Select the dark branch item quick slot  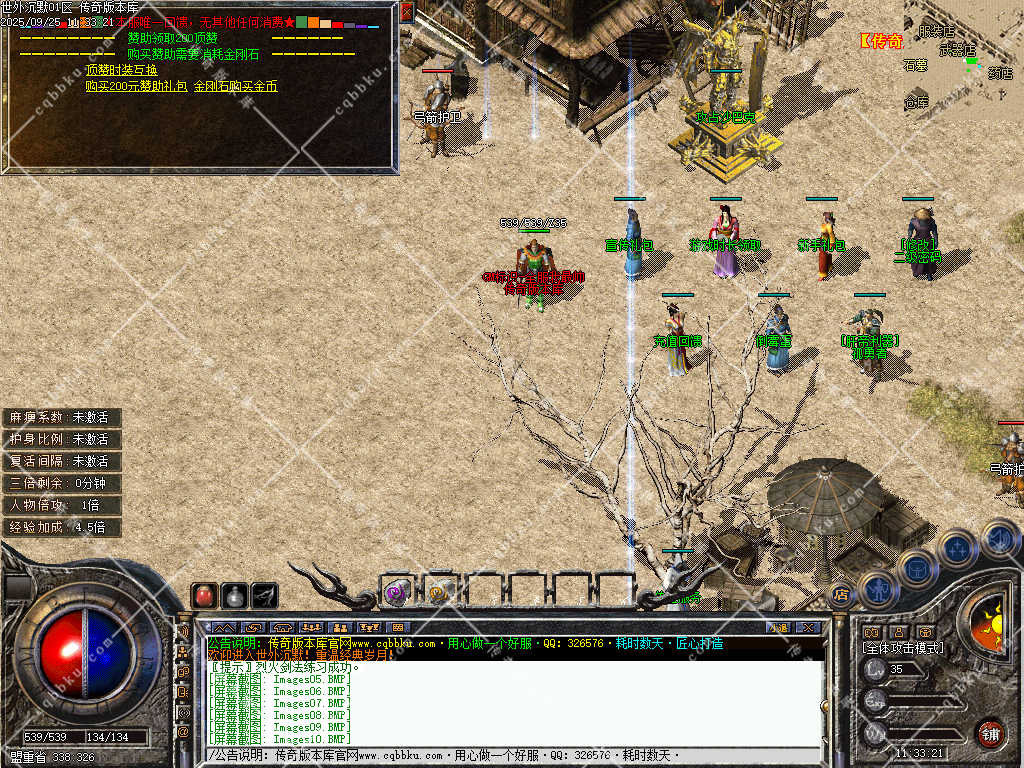[x=264, y=596]
